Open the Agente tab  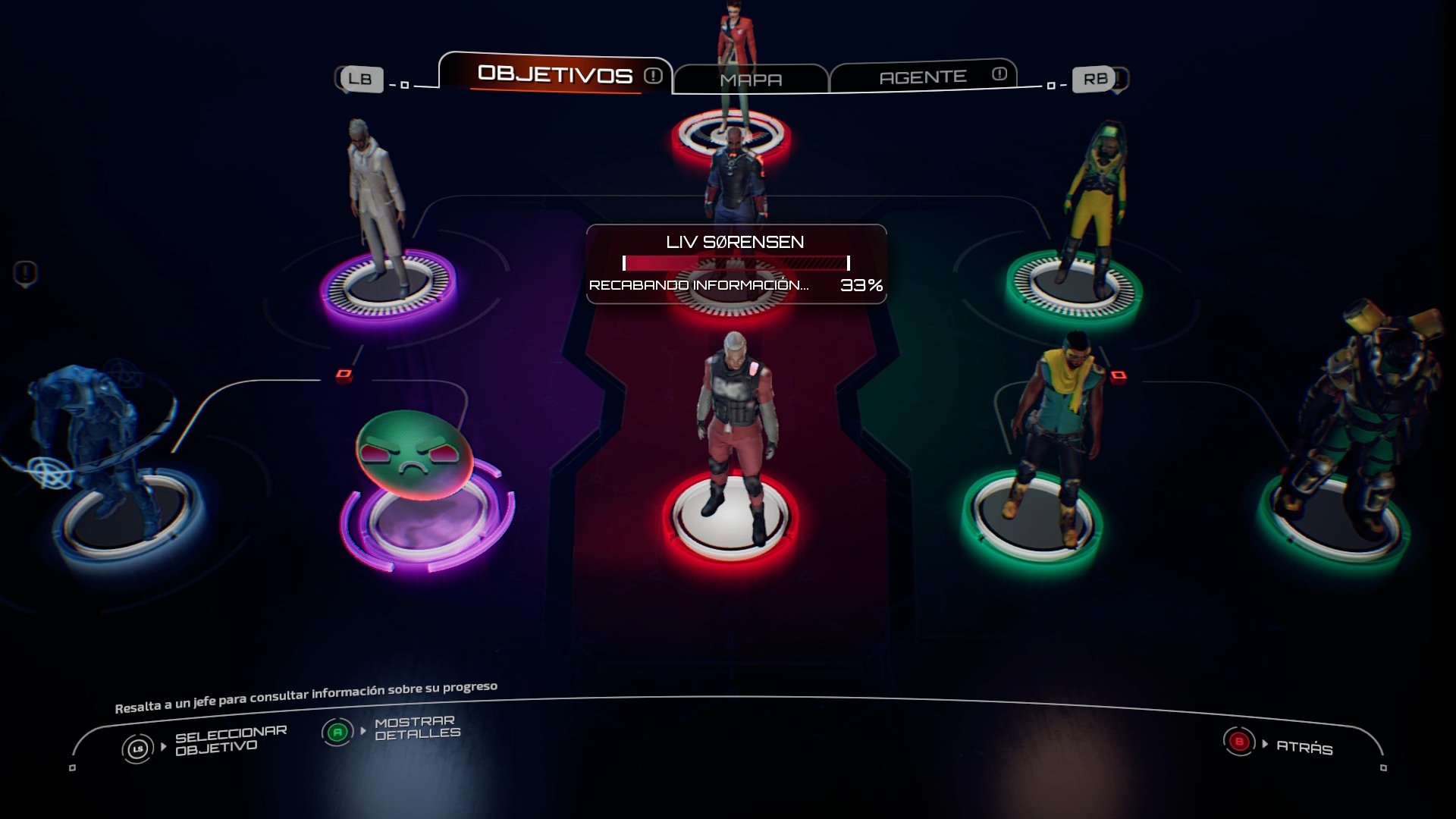click(924, 76)
